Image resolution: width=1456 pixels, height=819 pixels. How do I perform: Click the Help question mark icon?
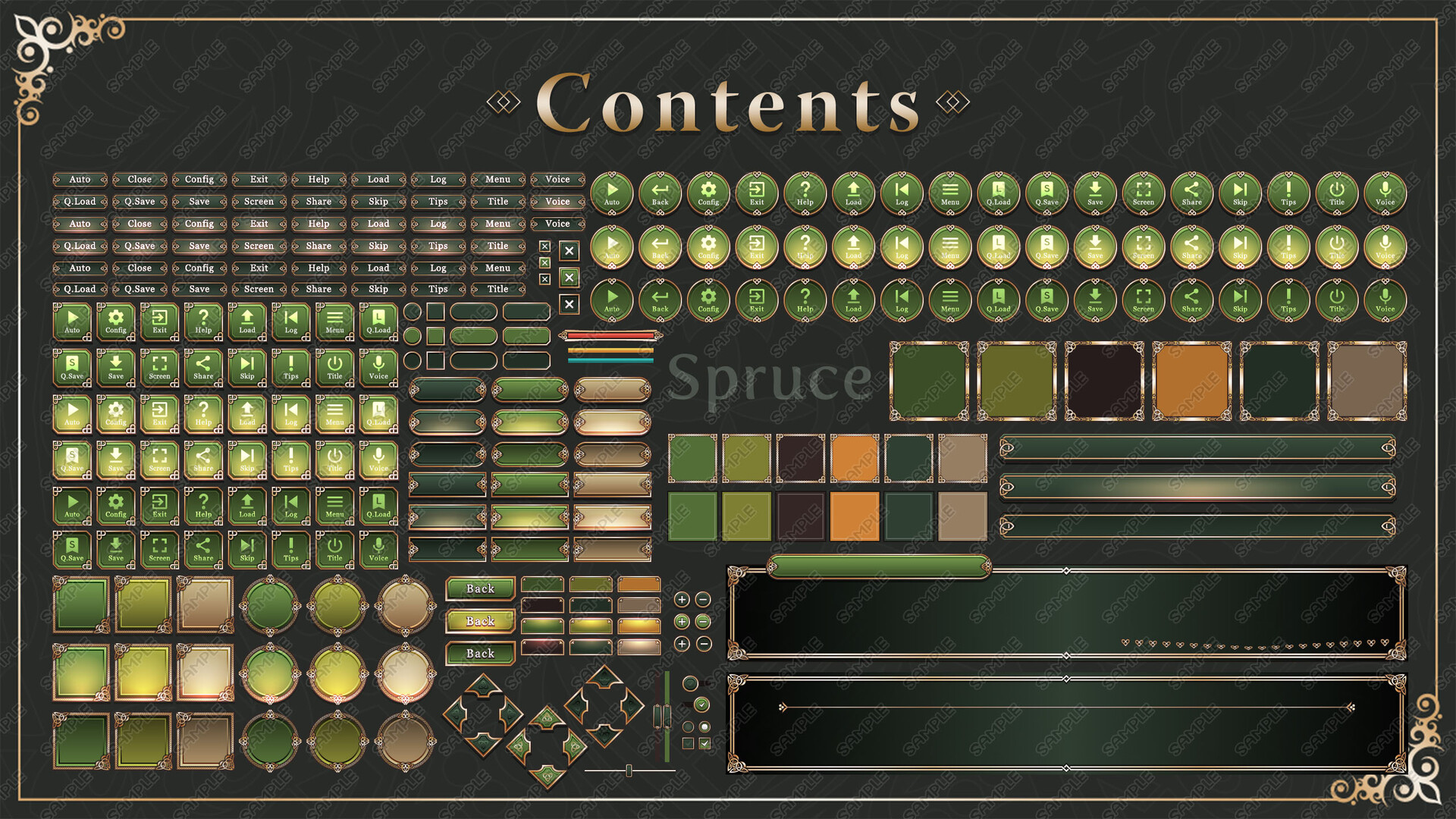[805, 194]
